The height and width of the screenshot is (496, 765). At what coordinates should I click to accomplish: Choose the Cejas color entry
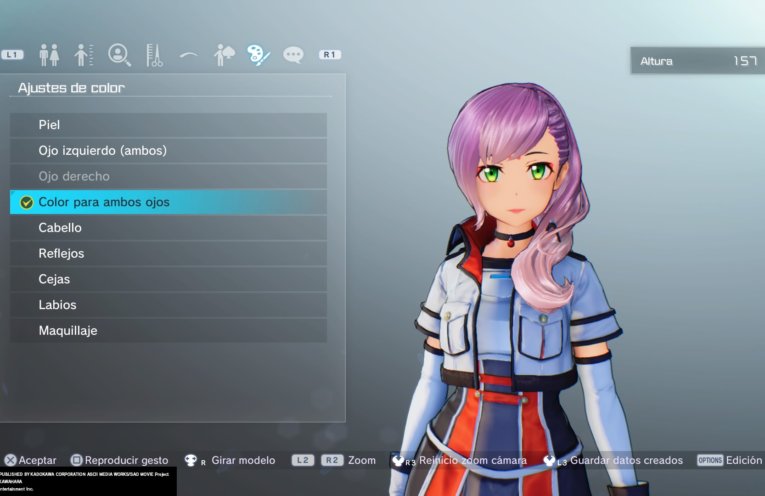pos(168,279)
